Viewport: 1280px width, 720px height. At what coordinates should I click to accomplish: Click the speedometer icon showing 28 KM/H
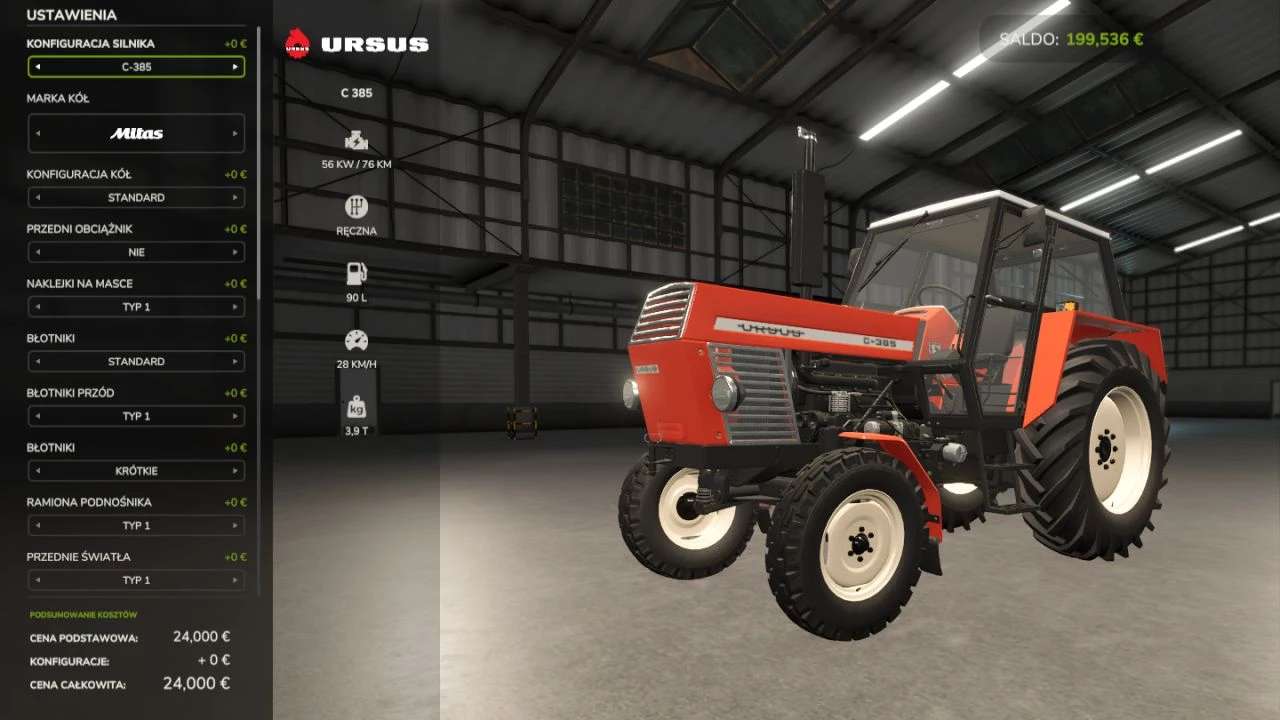(357, 338)
